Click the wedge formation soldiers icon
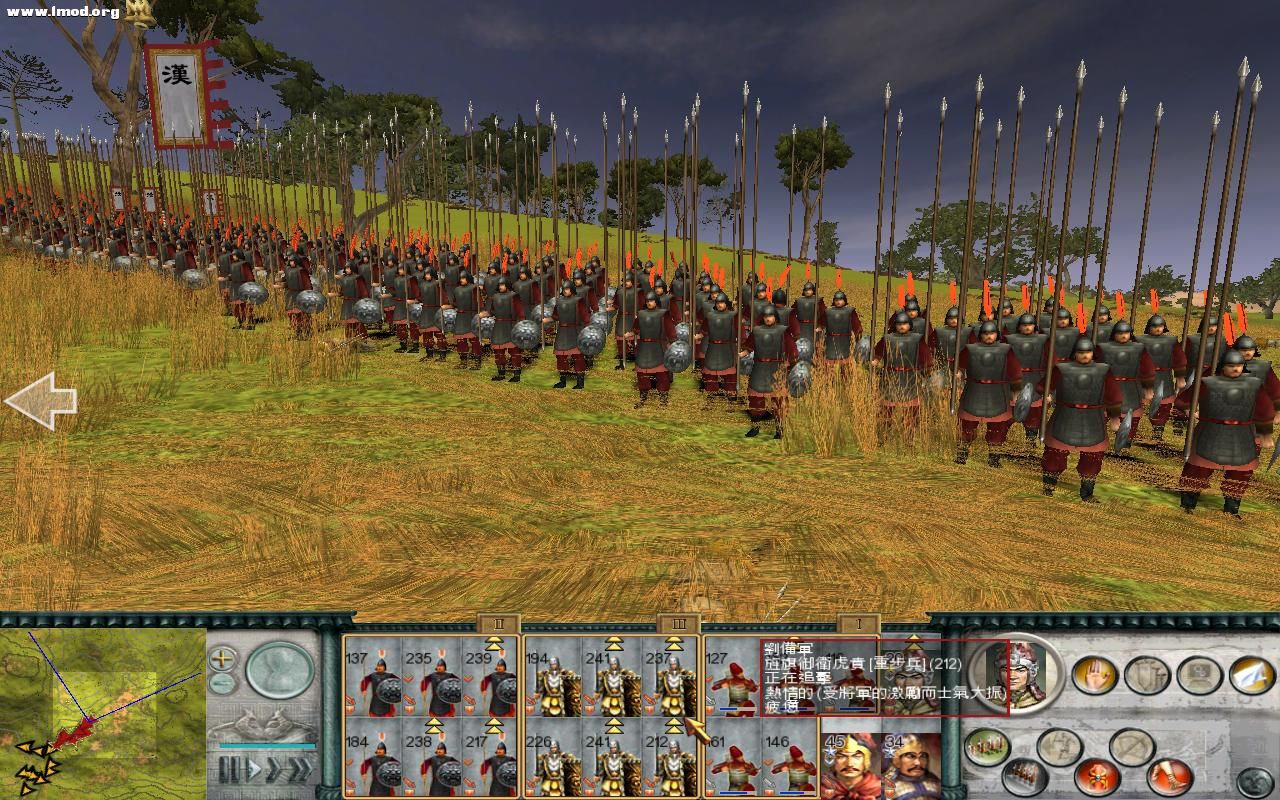1280x800 pixels. (1024, 776)
